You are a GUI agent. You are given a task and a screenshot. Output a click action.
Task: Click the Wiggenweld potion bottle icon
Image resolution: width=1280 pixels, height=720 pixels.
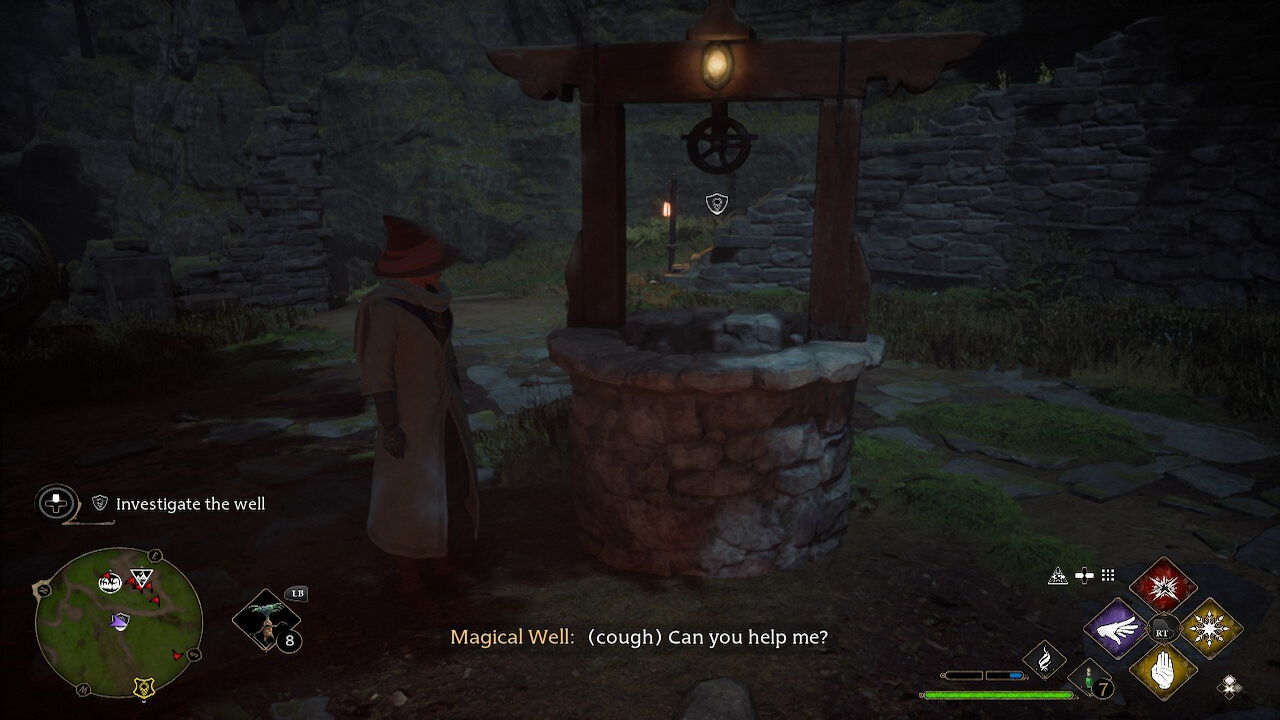pyautogui.click(x=1087, y=679)
